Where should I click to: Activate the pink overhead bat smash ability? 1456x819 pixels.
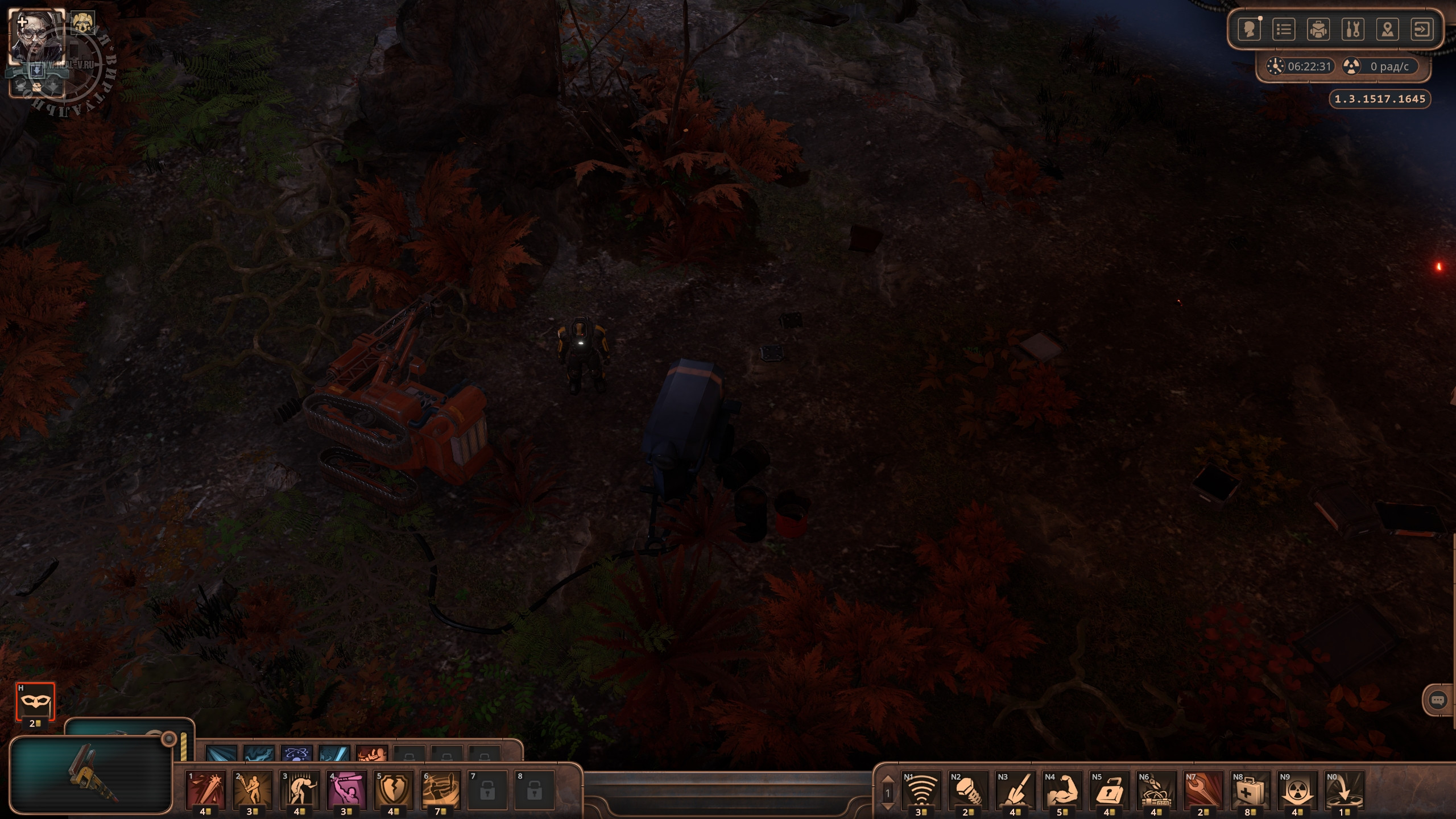click(x=346, y=789)
